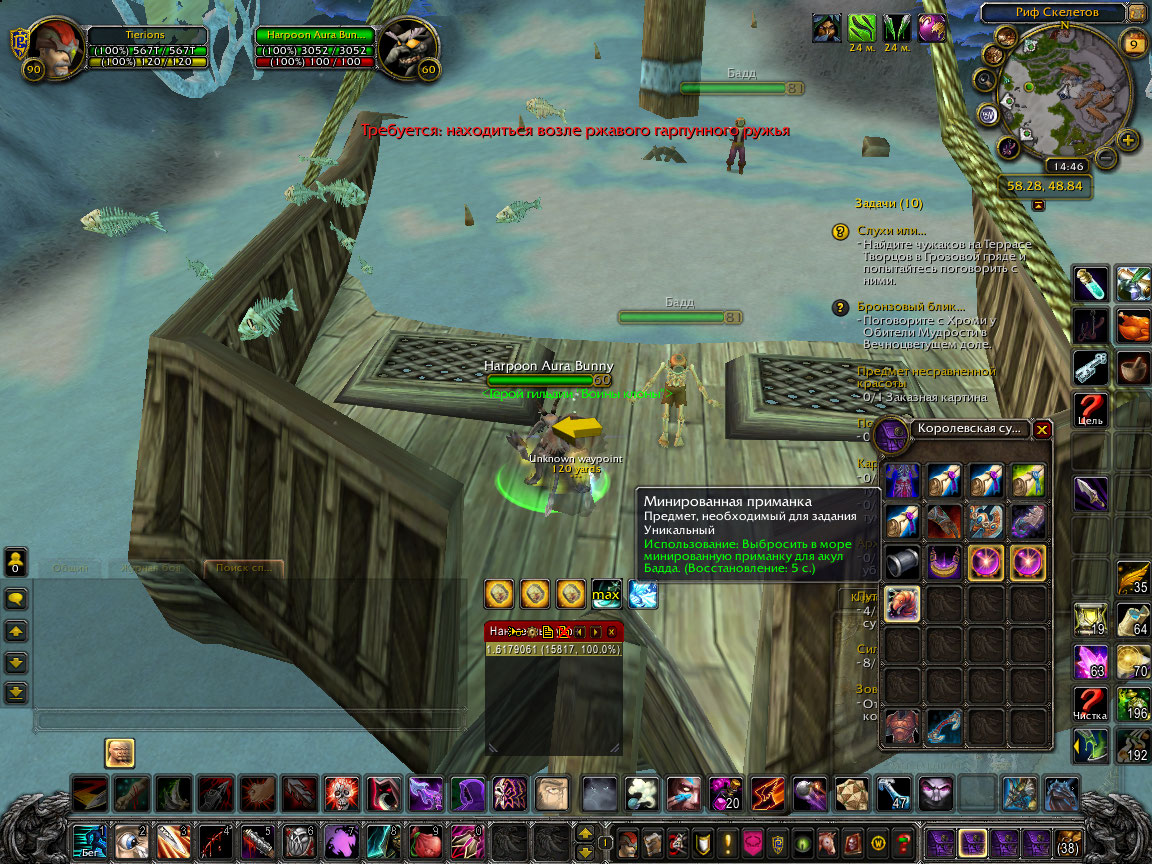The image size is (1152, 864).
Task: Switch to the Поиск сп... chat tab
Action: [x=243, y=568]
